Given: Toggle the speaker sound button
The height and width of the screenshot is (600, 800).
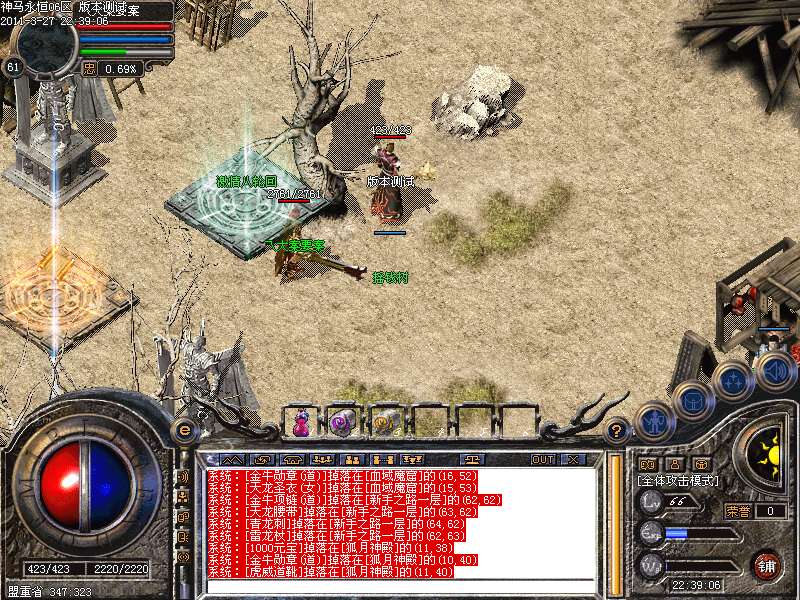Looking at the screenshot, I should [775, 371].
